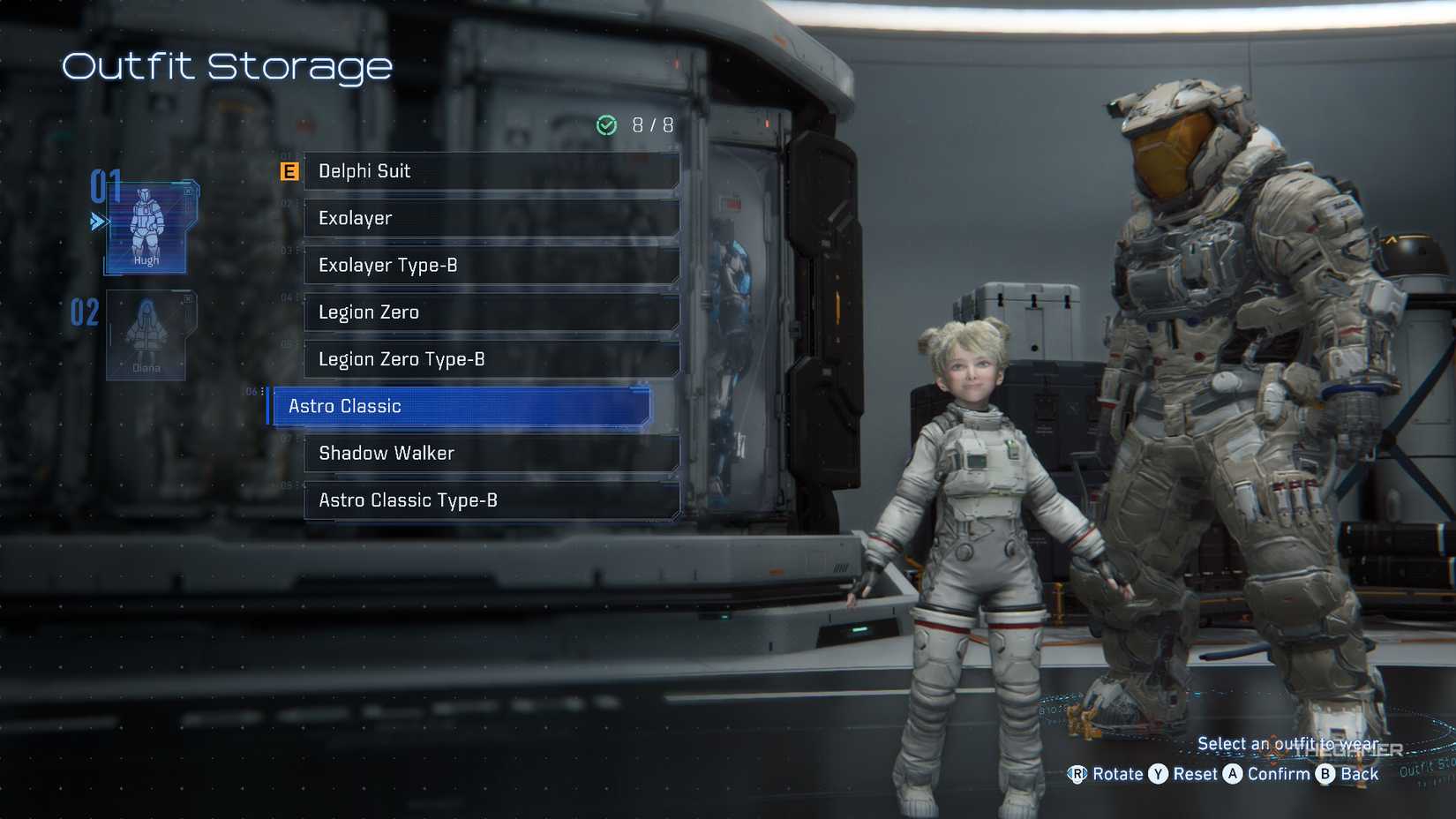Switch to character slot 02 Diana
1456x819 pixels.
coord(146,335)
